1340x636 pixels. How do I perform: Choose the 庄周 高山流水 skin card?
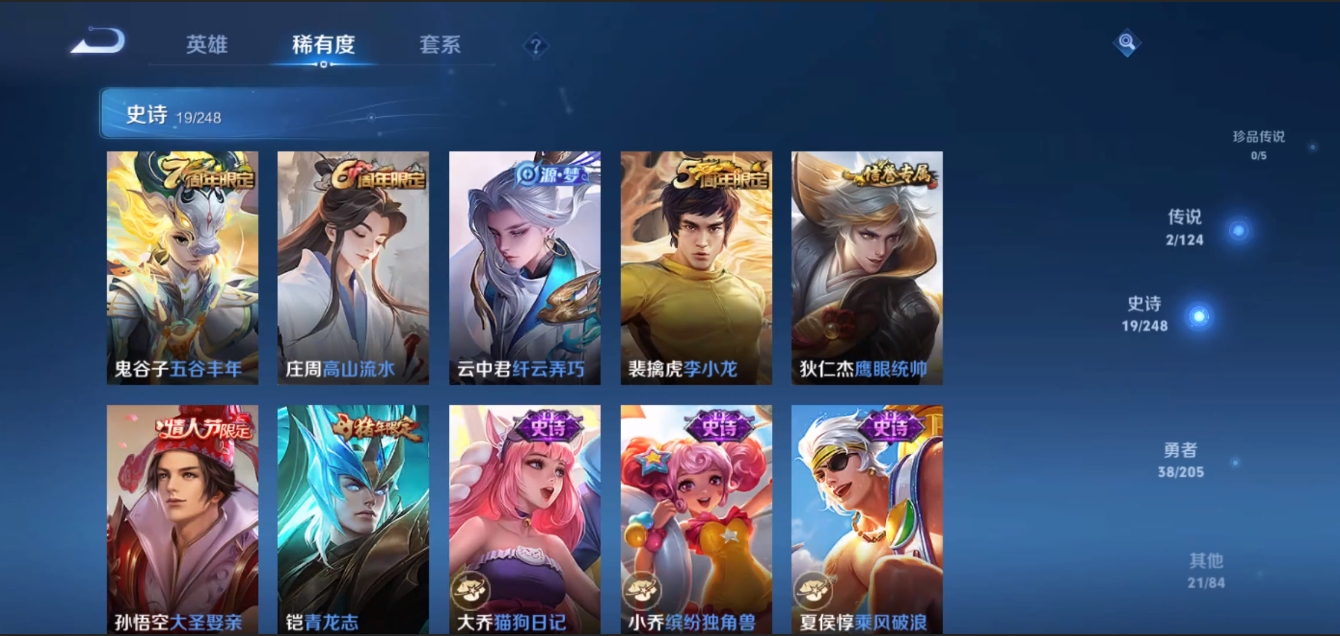[x=353, y=267]
